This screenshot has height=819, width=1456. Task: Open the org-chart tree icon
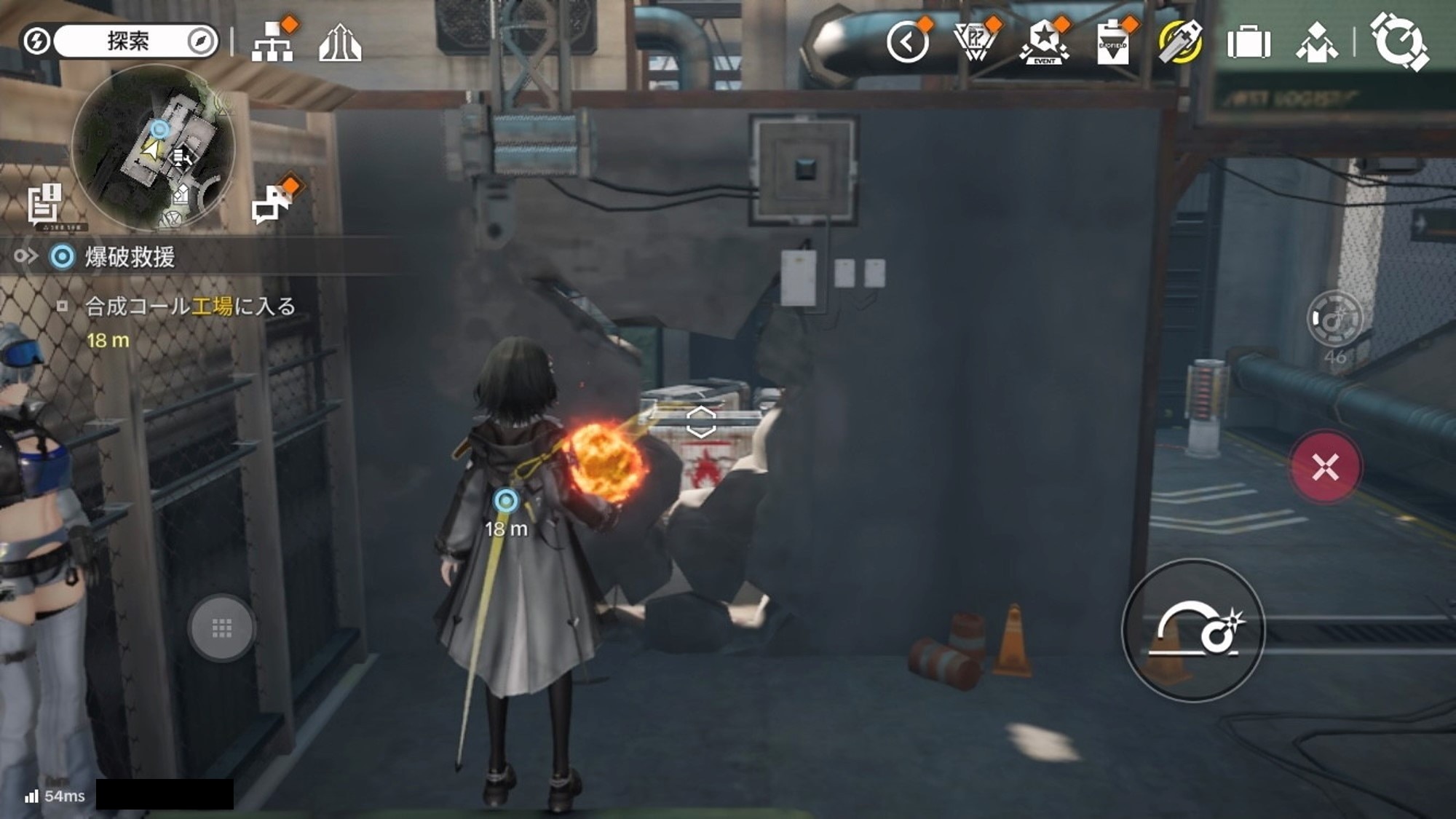coord(273,42)
